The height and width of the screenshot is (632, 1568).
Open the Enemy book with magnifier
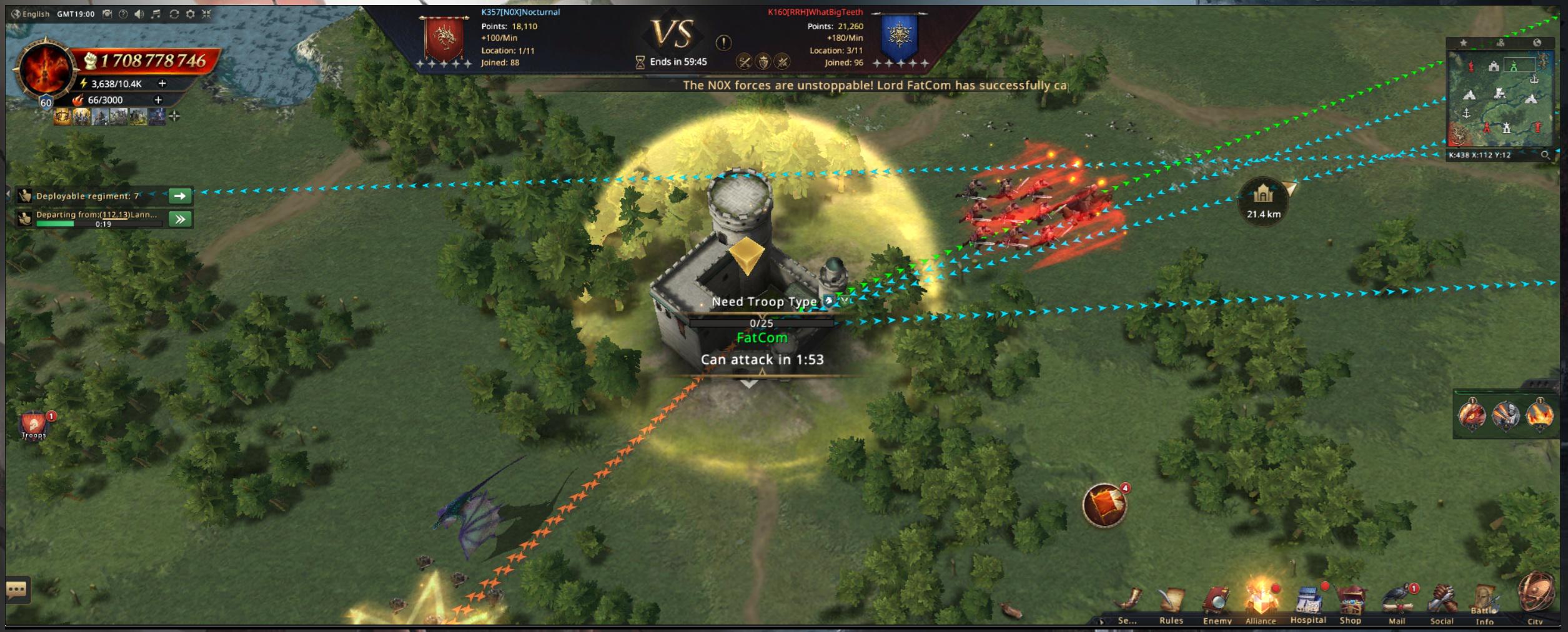pyautogui.click(x=1217, y=603)
